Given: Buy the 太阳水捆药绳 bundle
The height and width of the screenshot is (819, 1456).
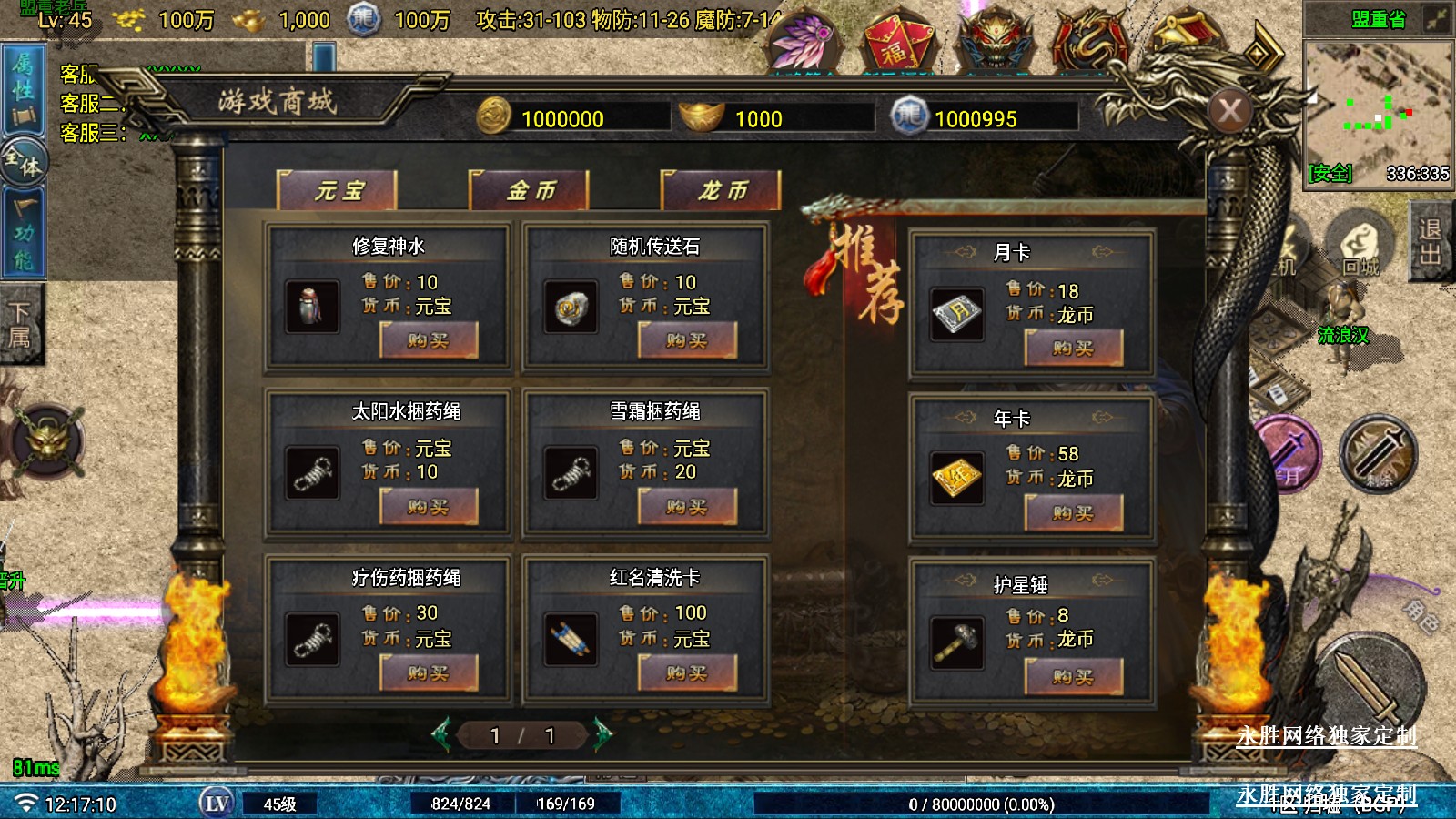Looking at the screenshot, I should pyautogui.click(x=429, y=507).
